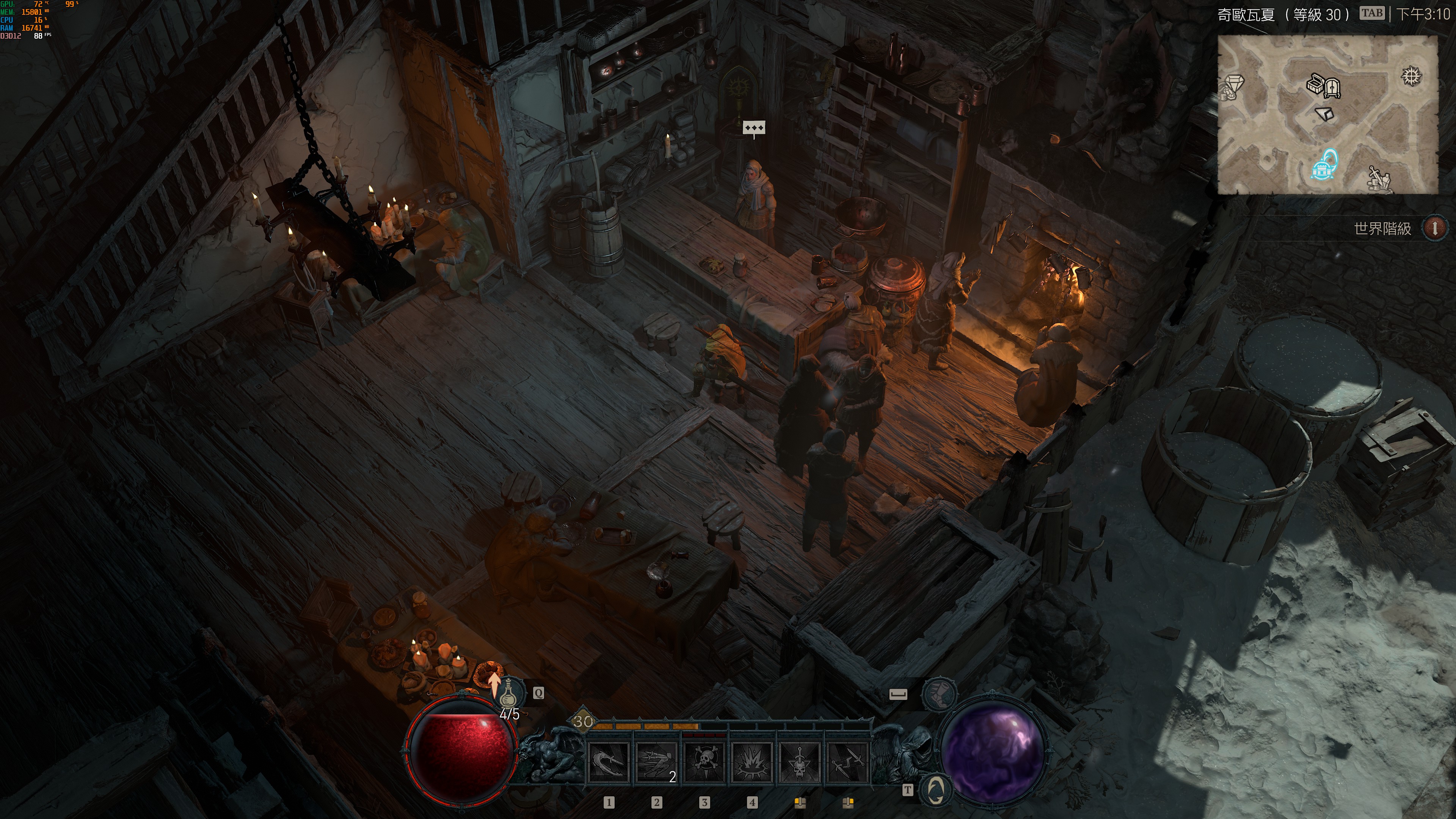Activate the curved blade skill
This screenshot has width=1456, height=819.
[608, 763]
